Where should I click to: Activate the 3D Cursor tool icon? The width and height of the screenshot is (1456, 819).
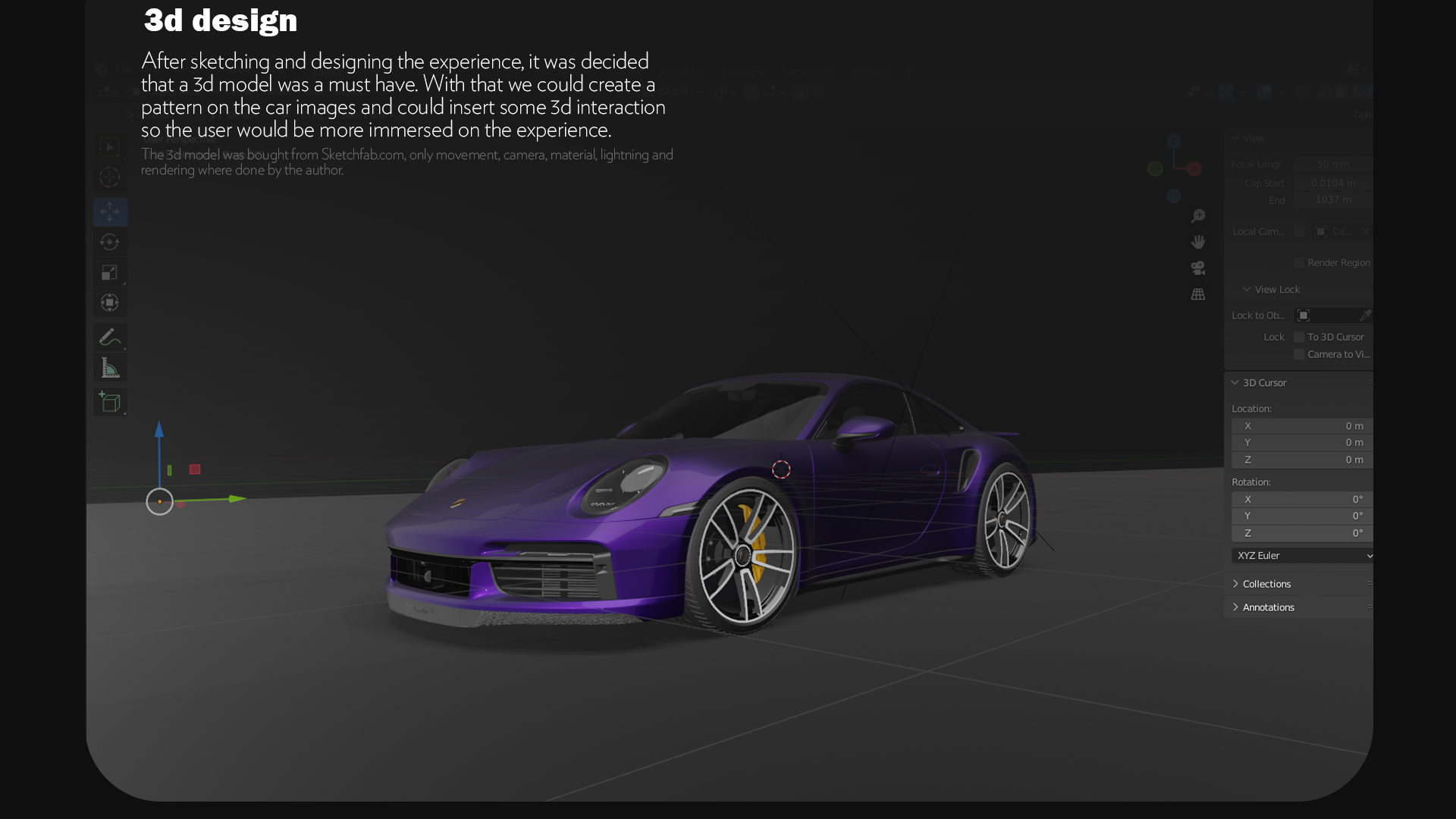pyautogui.click(x=110, y=177)
